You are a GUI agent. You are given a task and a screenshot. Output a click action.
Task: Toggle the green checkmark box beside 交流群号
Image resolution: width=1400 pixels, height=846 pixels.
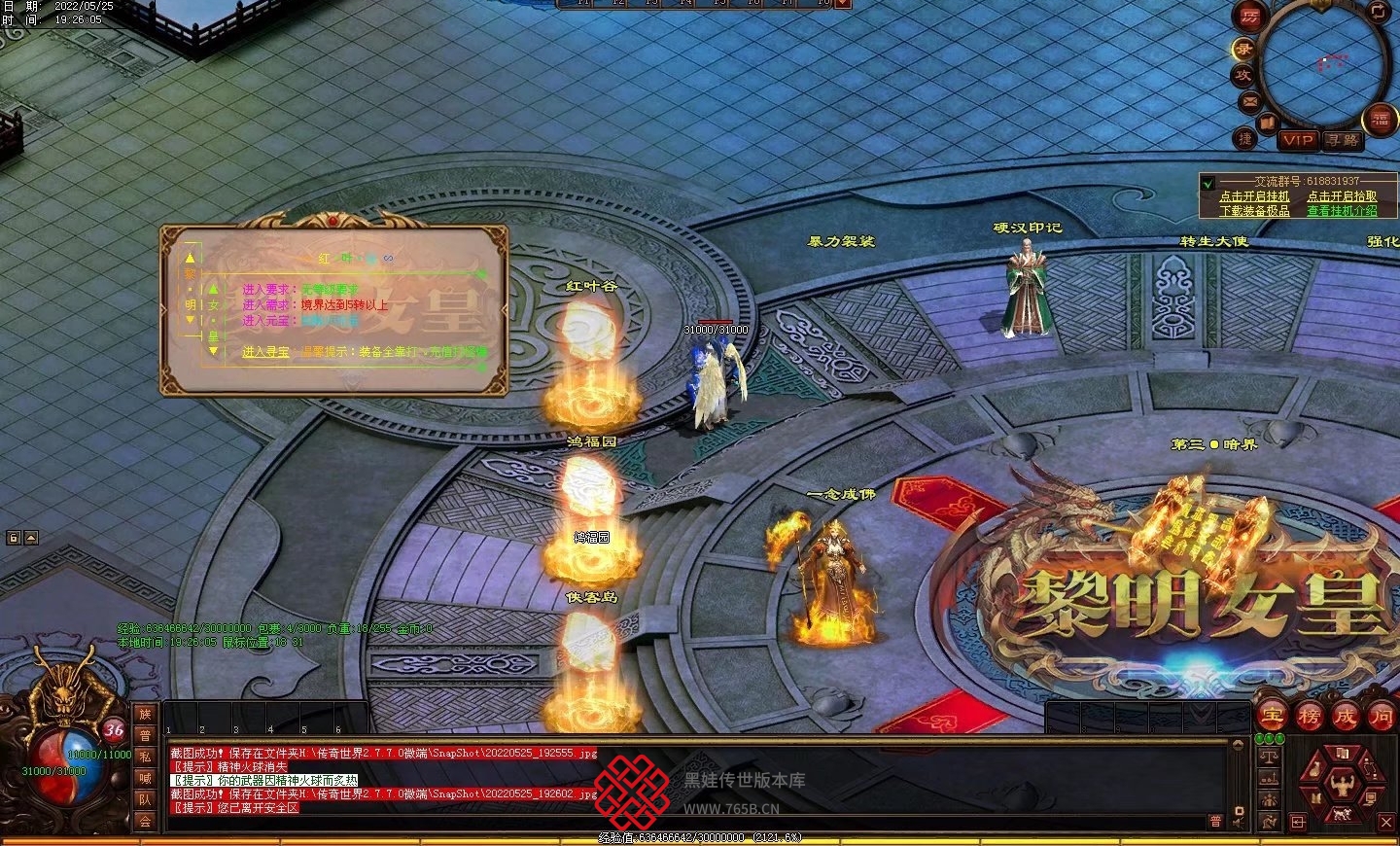(x=1208, y=183)
